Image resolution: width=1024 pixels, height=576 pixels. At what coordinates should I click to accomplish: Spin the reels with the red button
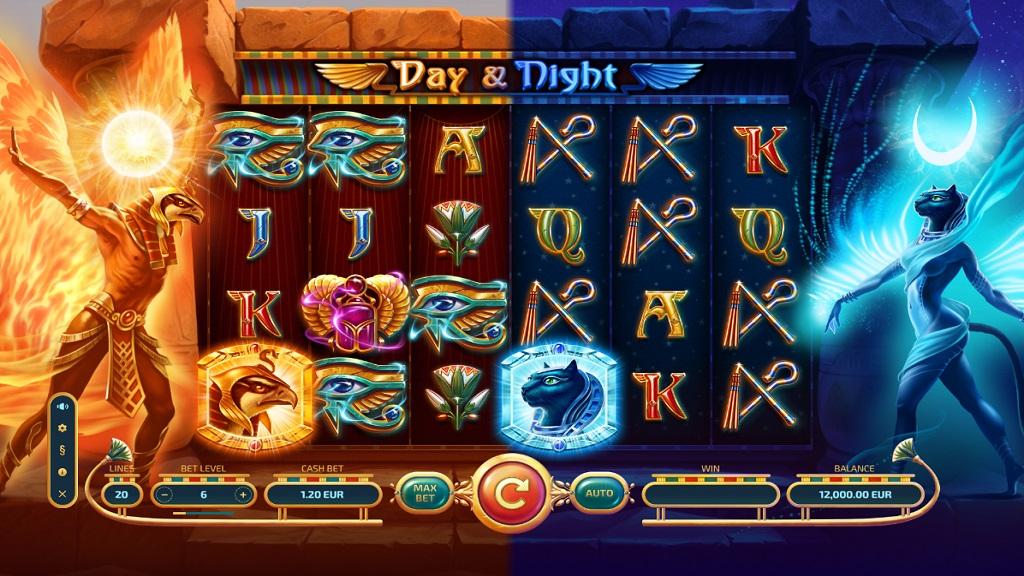coord(510,492)
